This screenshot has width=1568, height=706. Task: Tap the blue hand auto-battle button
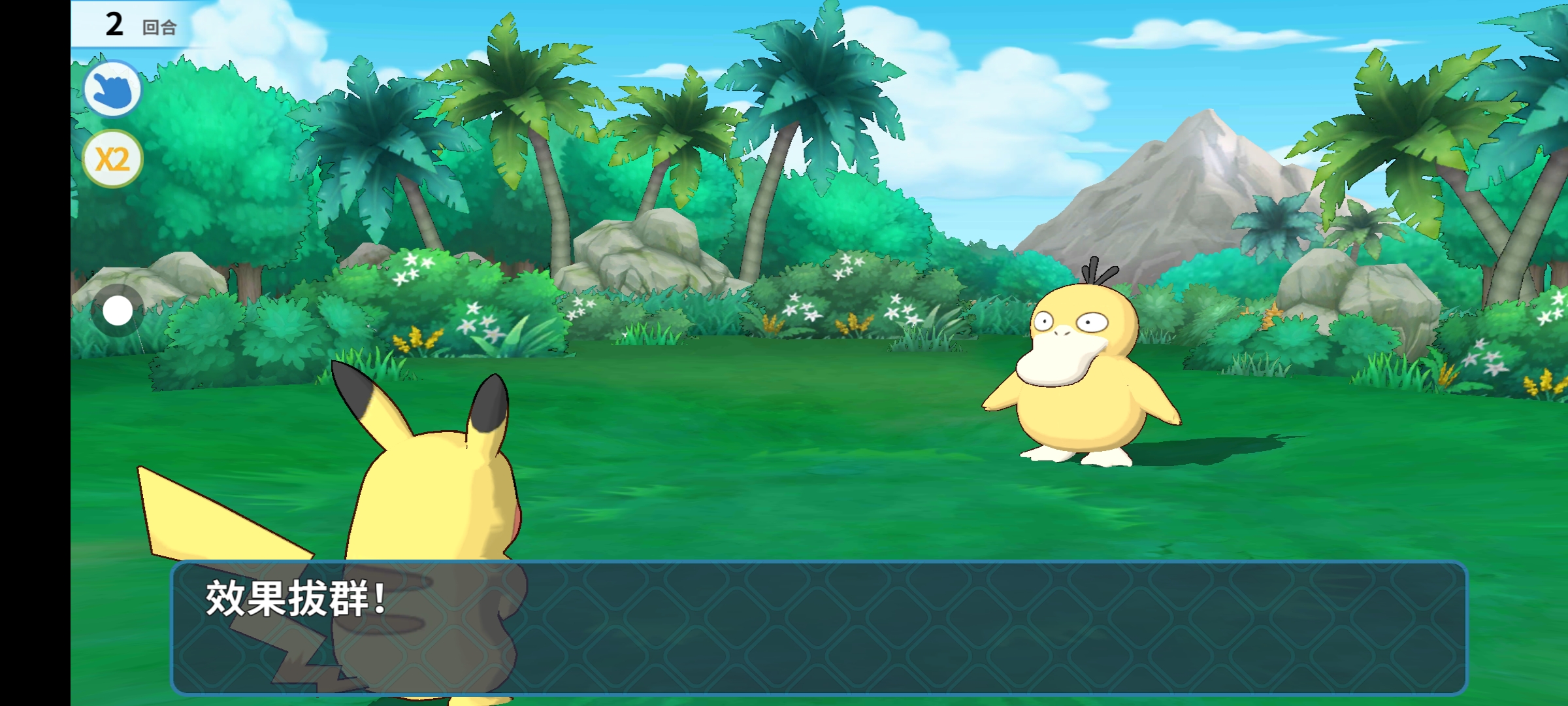(112, 89)
